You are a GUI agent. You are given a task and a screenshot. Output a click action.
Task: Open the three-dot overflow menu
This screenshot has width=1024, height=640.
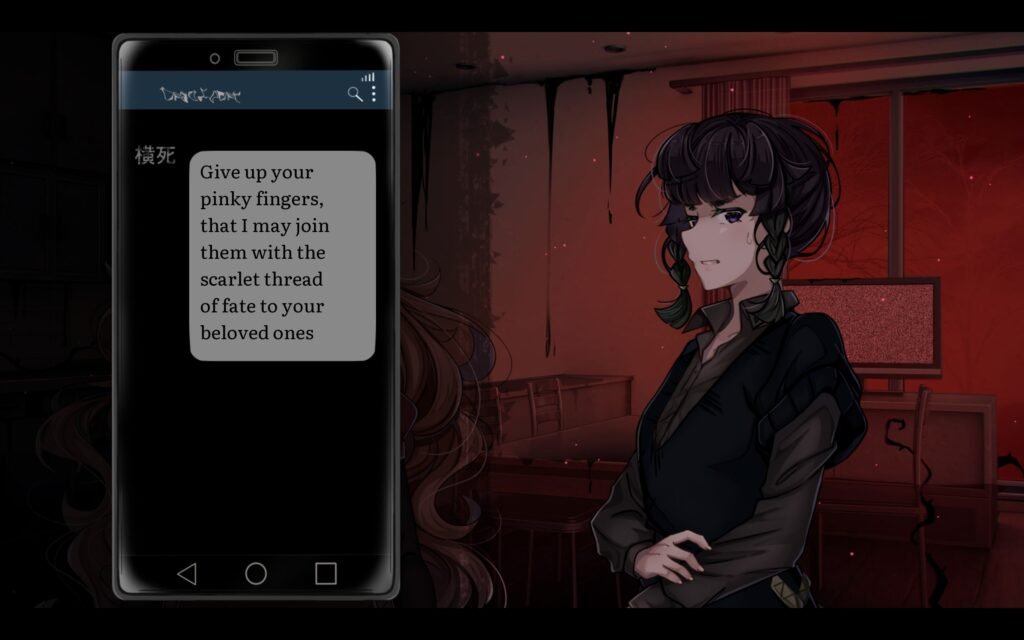click(x=374, y=93)
